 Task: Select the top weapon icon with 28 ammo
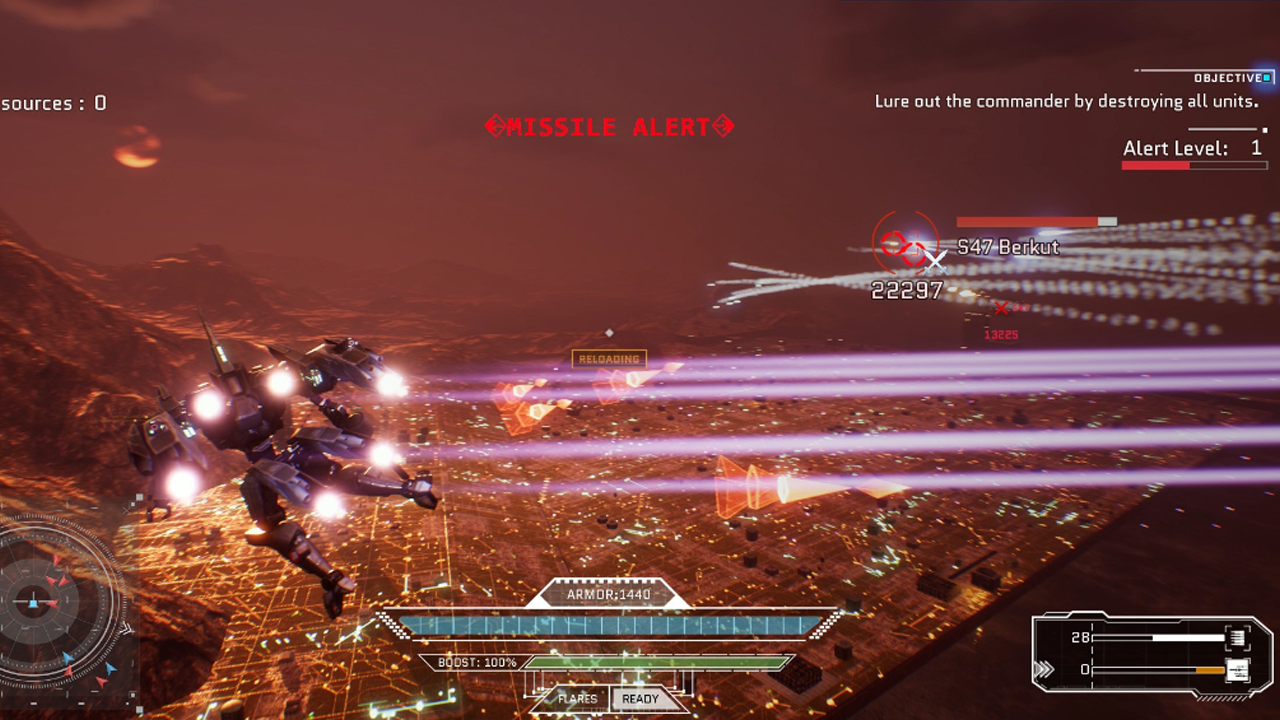tap(1236, 638)
